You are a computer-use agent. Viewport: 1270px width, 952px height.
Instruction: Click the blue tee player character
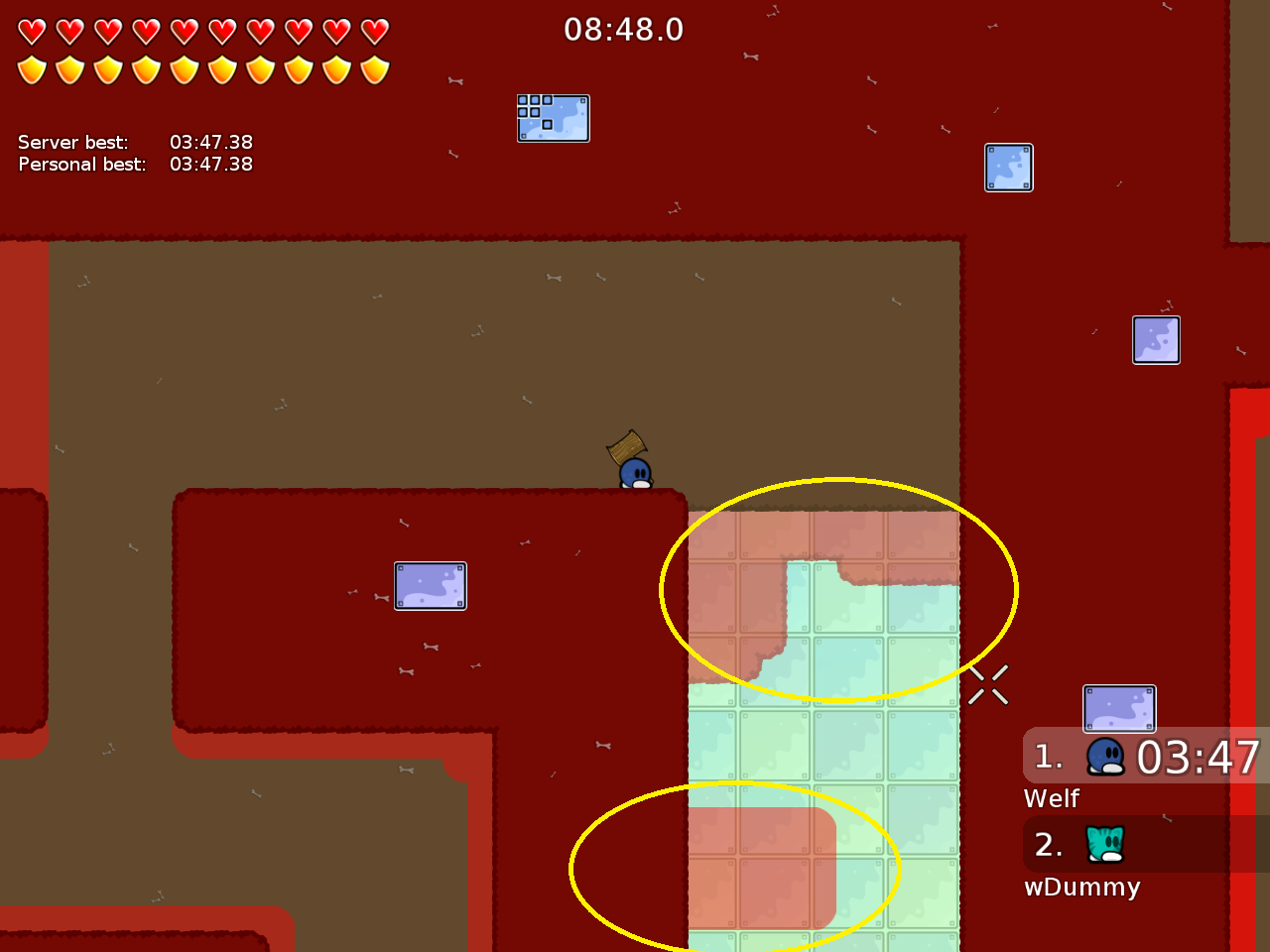point(635,471)
